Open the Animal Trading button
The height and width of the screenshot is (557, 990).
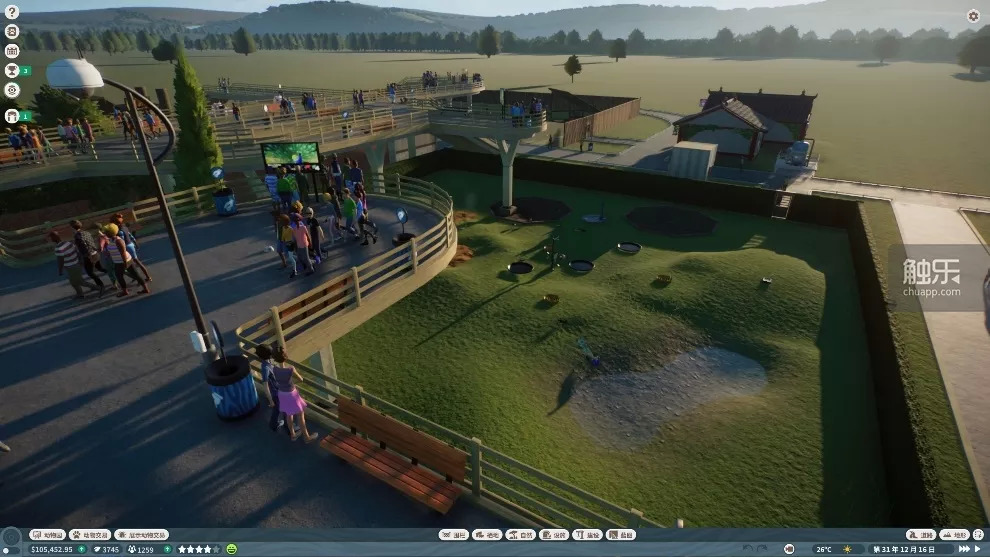pyautogui.click(x=89, y=535)
